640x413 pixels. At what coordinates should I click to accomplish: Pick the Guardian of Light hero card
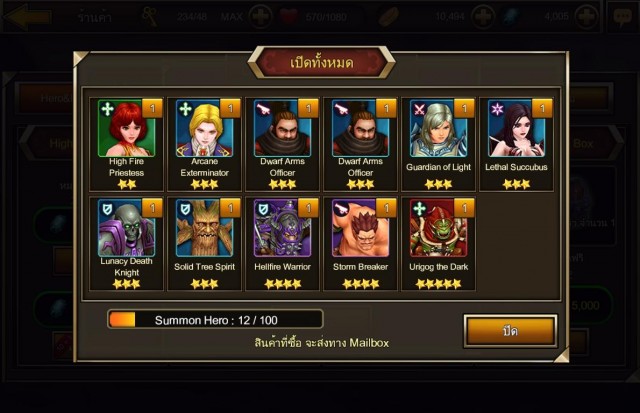[438, 129]
